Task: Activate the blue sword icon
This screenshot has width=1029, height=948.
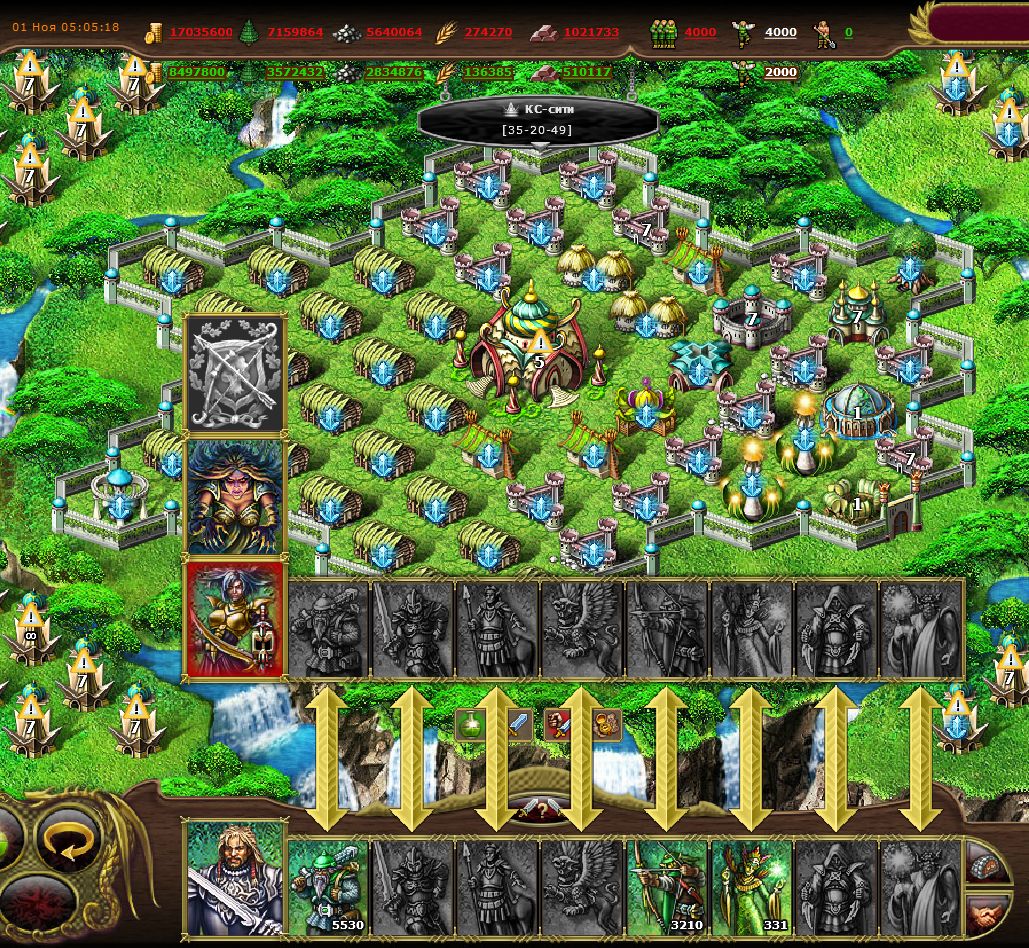Action: [x=518, y=725]
